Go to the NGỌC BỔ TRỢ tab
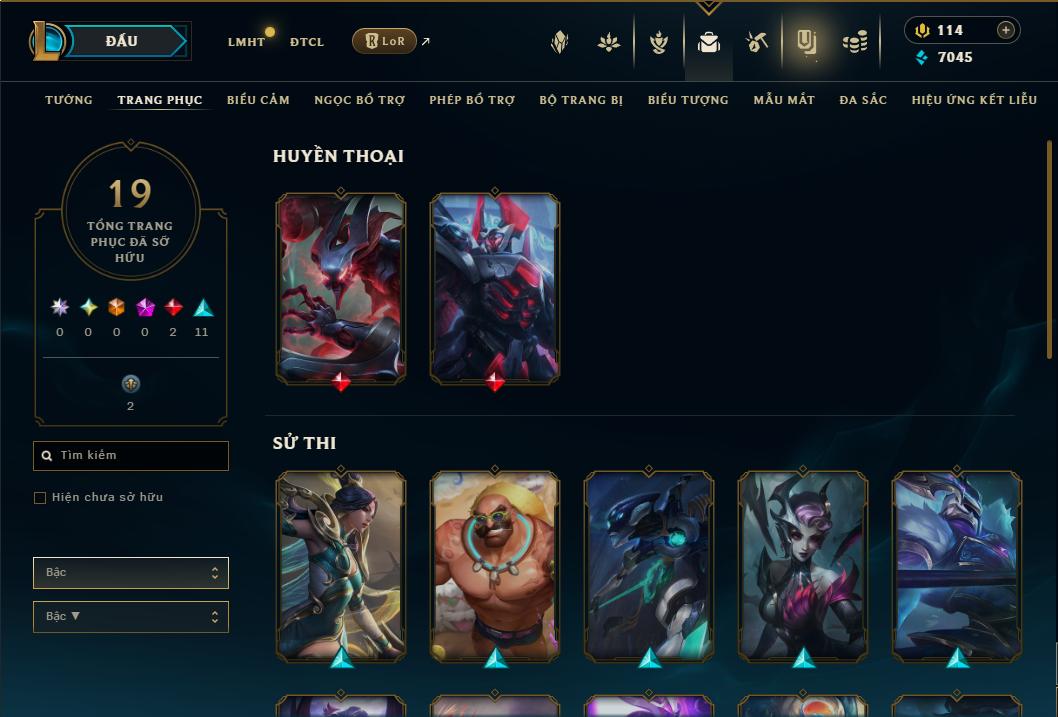 point(359,100)
